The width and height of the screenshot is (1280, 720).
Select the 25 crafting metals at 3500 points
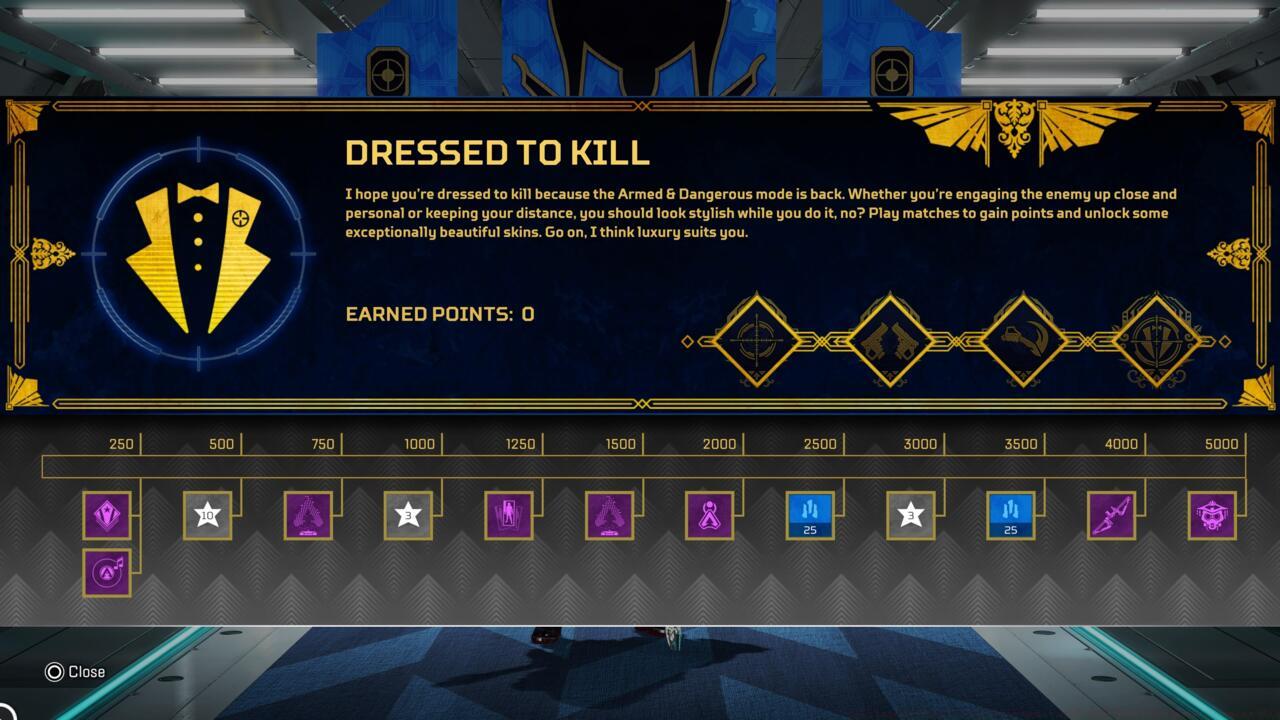(1012, 516)
